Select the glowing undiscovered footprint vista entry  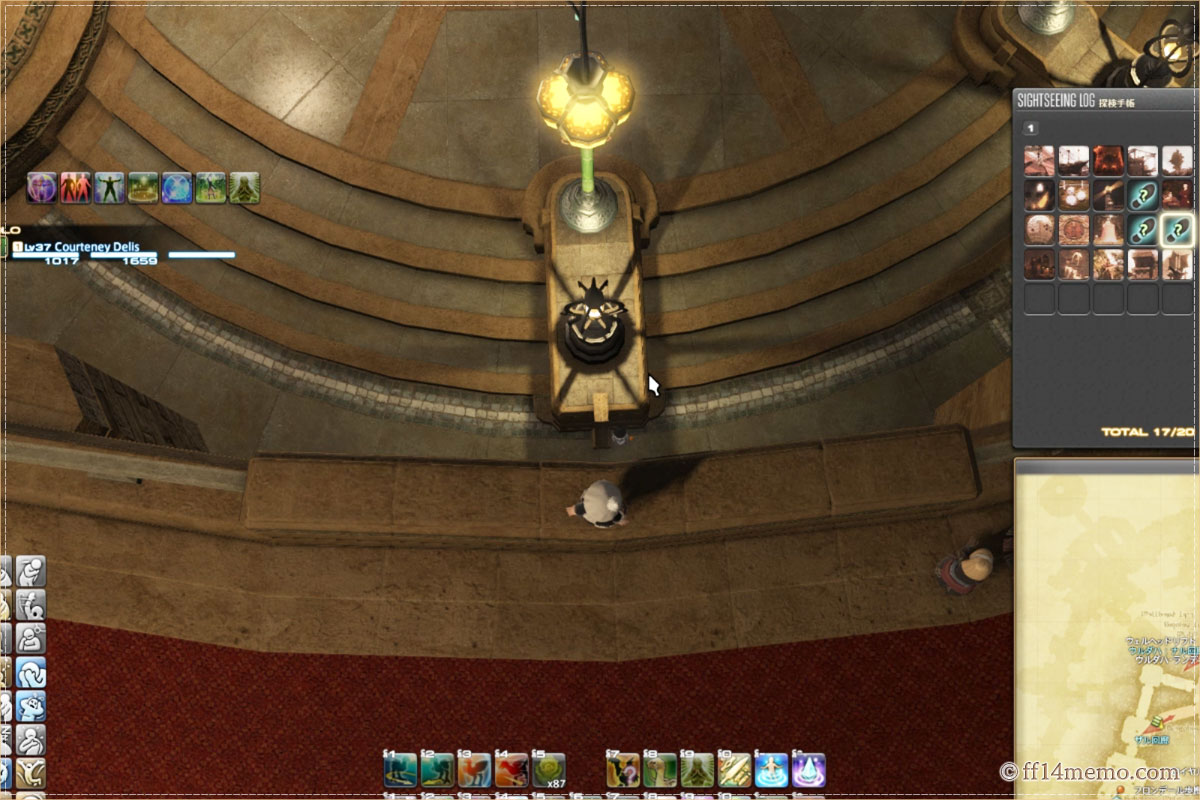tap(1175, 230)
